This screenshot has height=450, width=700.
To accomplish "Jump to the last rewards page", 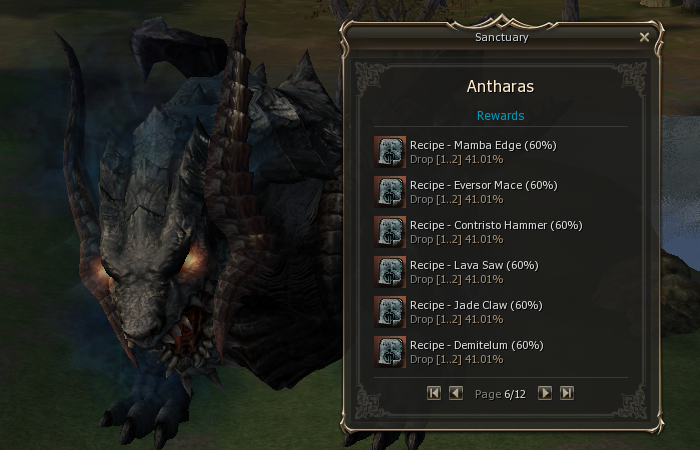I will [x=567, y=393].
